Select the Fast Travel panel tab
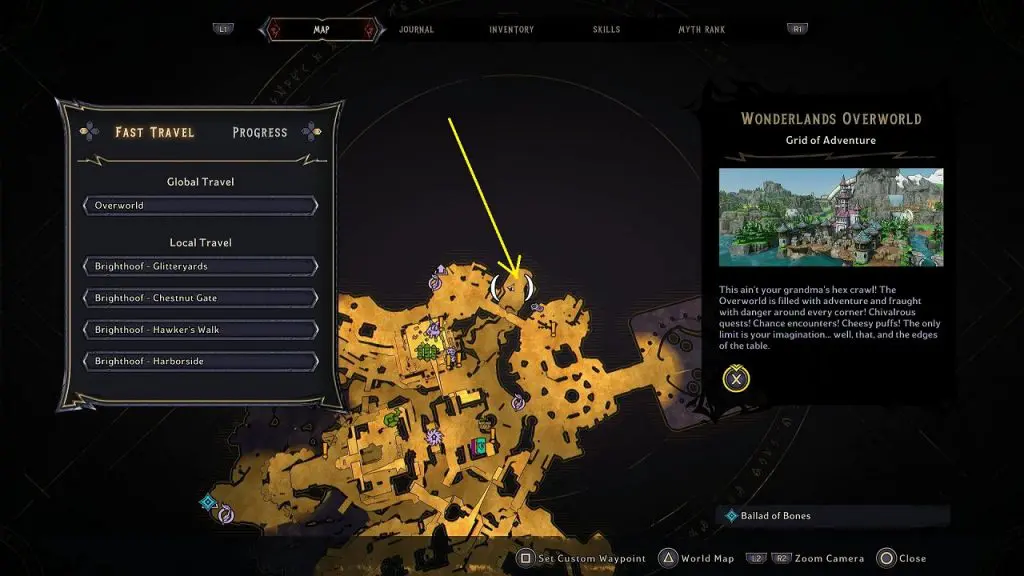Image resolution: width=1024 pixels, height=576 pixels. (x=154, y=132)
